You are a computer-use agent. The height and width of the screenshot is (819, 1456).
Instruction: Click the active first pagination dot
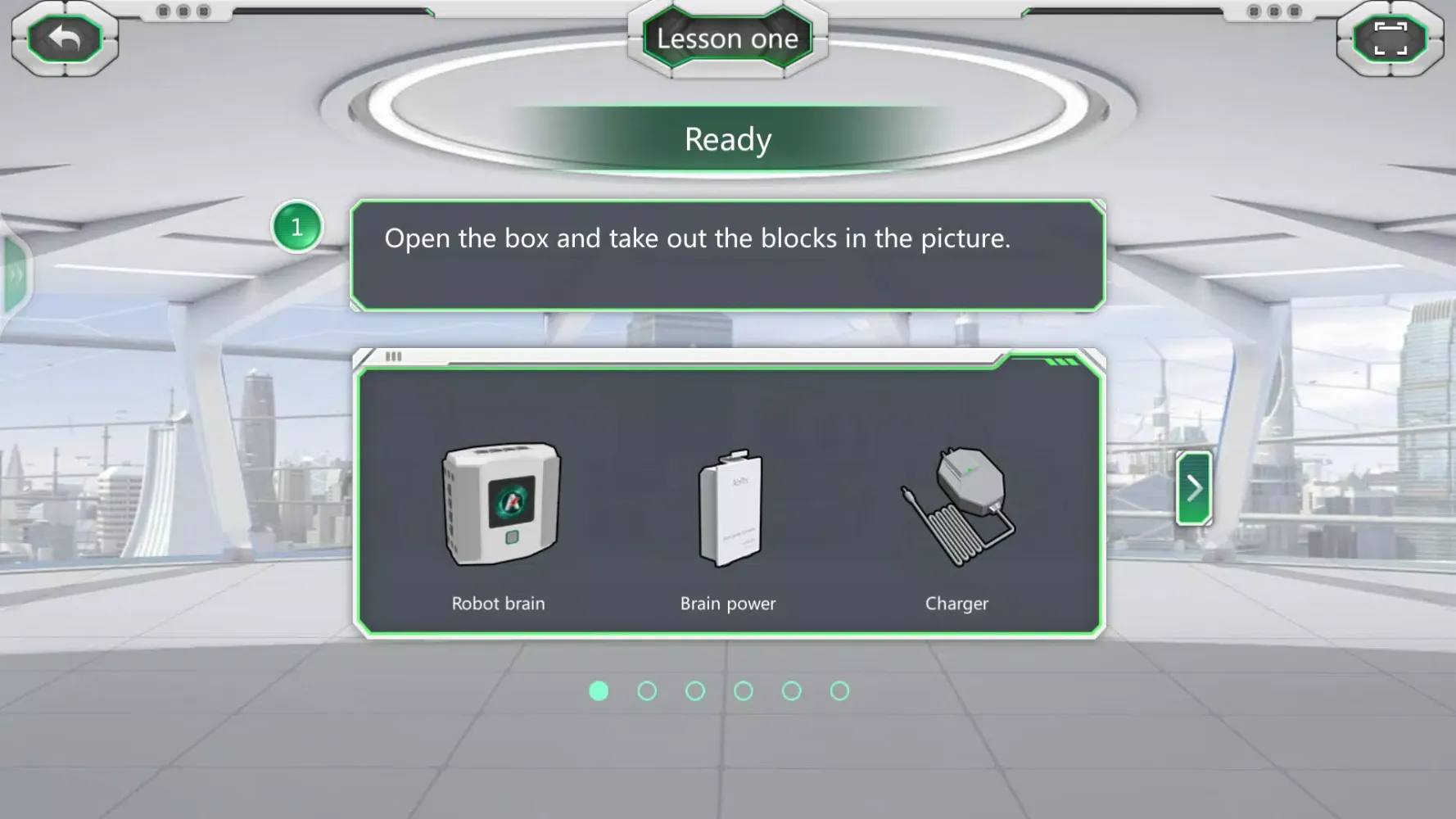599,690
